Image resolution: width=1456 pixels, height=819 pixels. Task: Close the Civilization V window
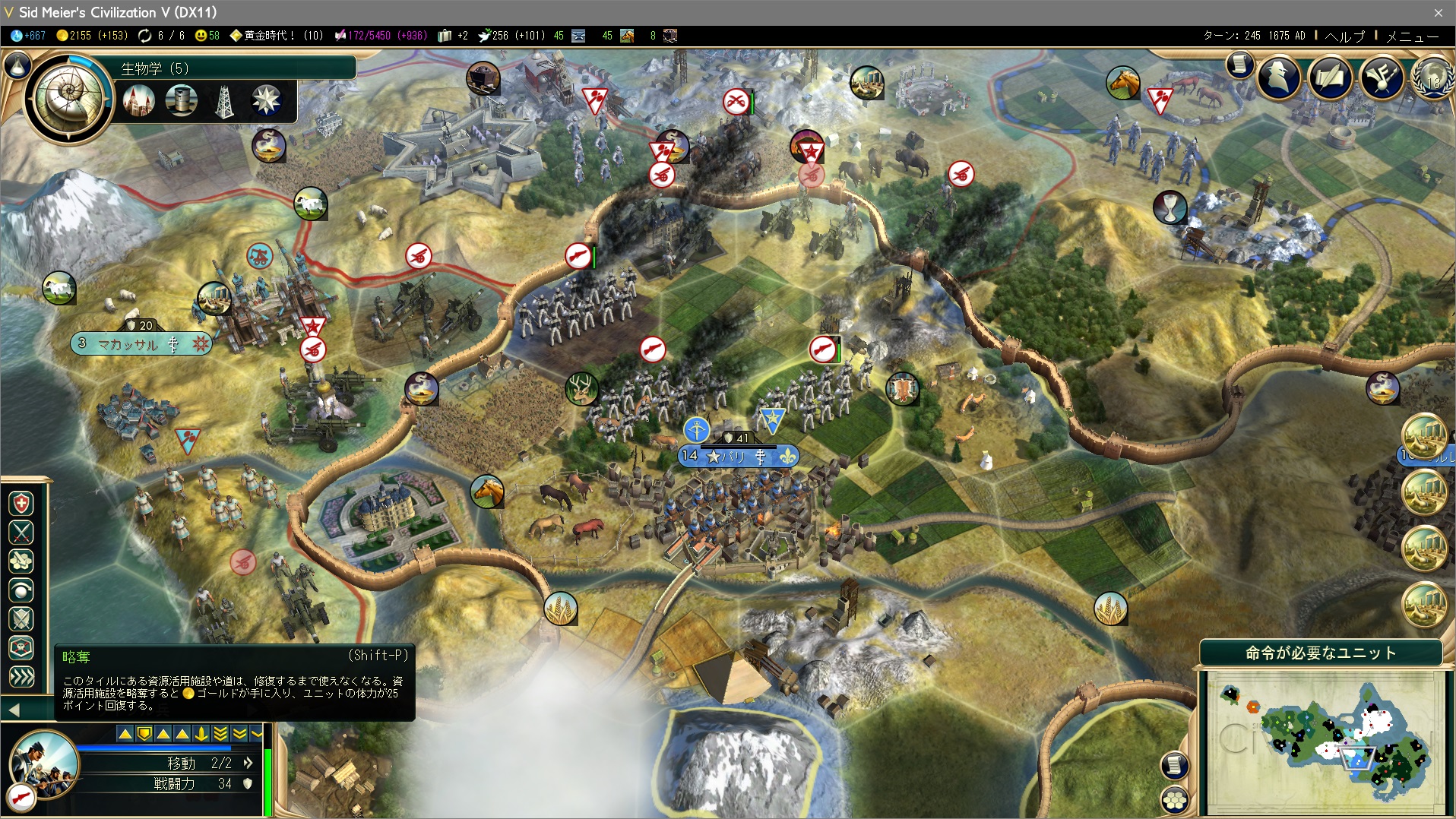tap(1438, 13)
